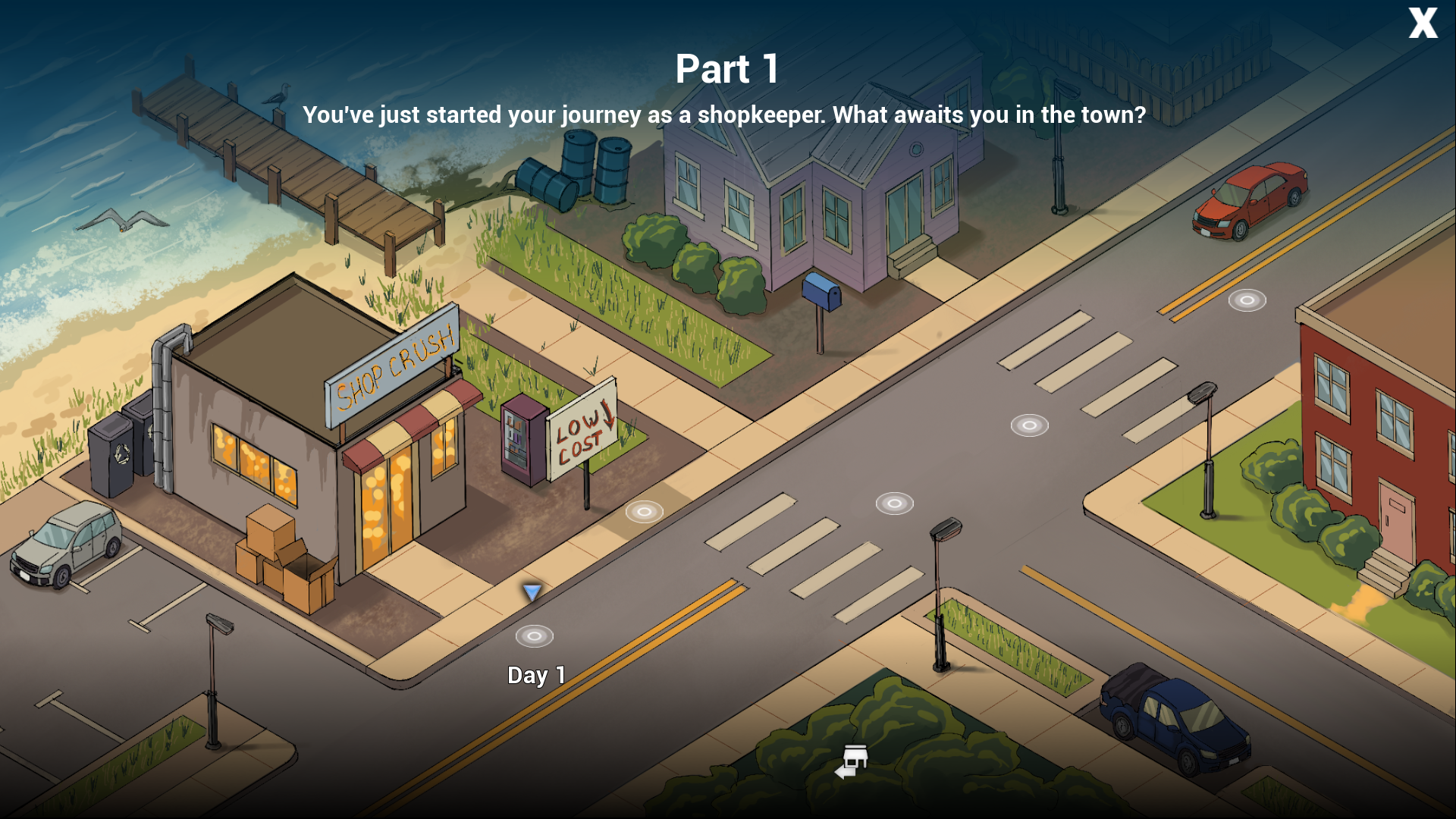Return to shop via the storefront arrow icon
The image size is (1456, 819).
coord(852,761)
